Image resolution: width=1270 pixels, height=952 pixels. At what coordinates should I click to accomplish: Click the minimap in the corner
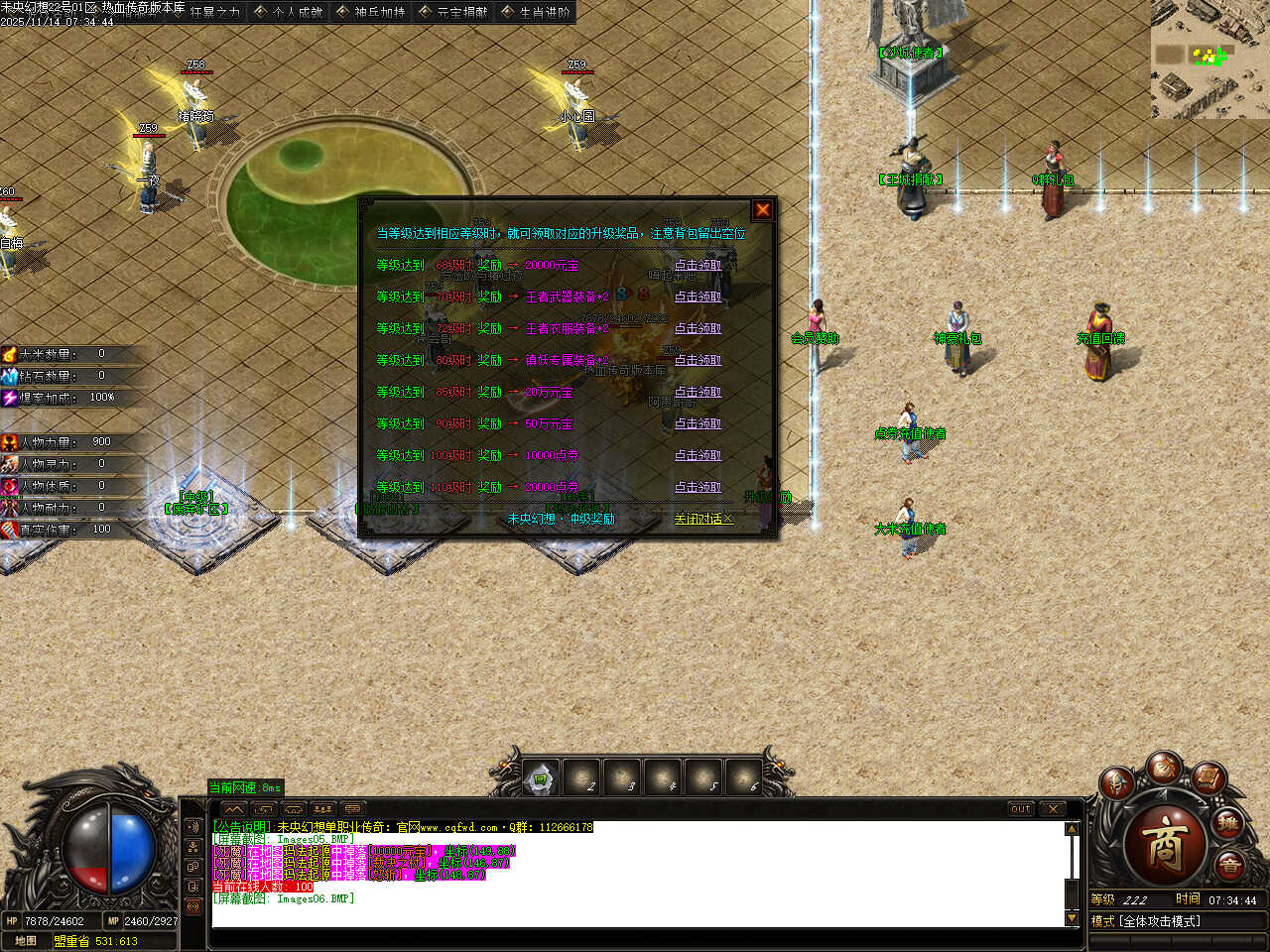tap(1209, 59)
